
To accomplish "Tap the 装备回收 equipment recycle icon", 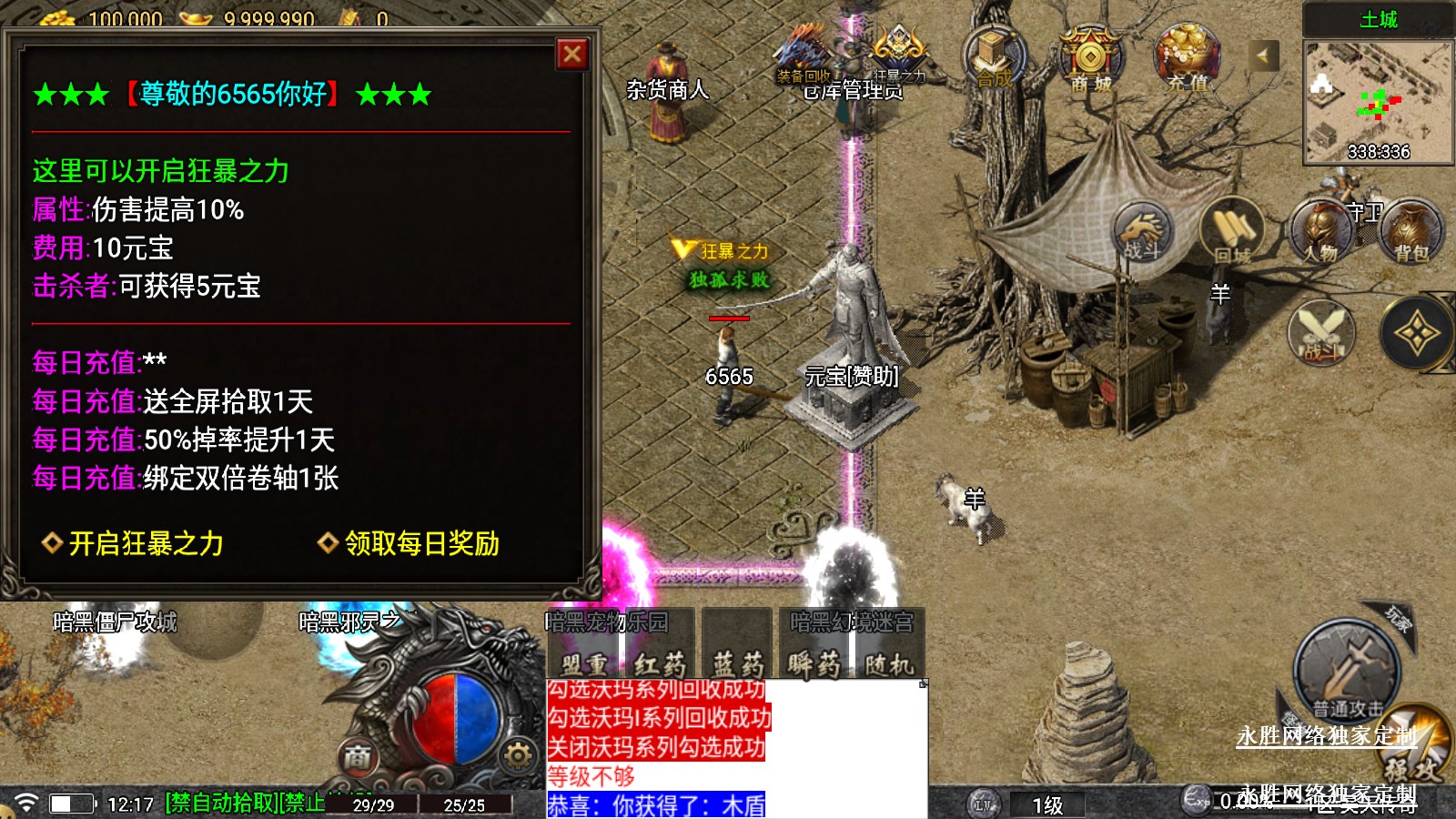I will 803,55.
